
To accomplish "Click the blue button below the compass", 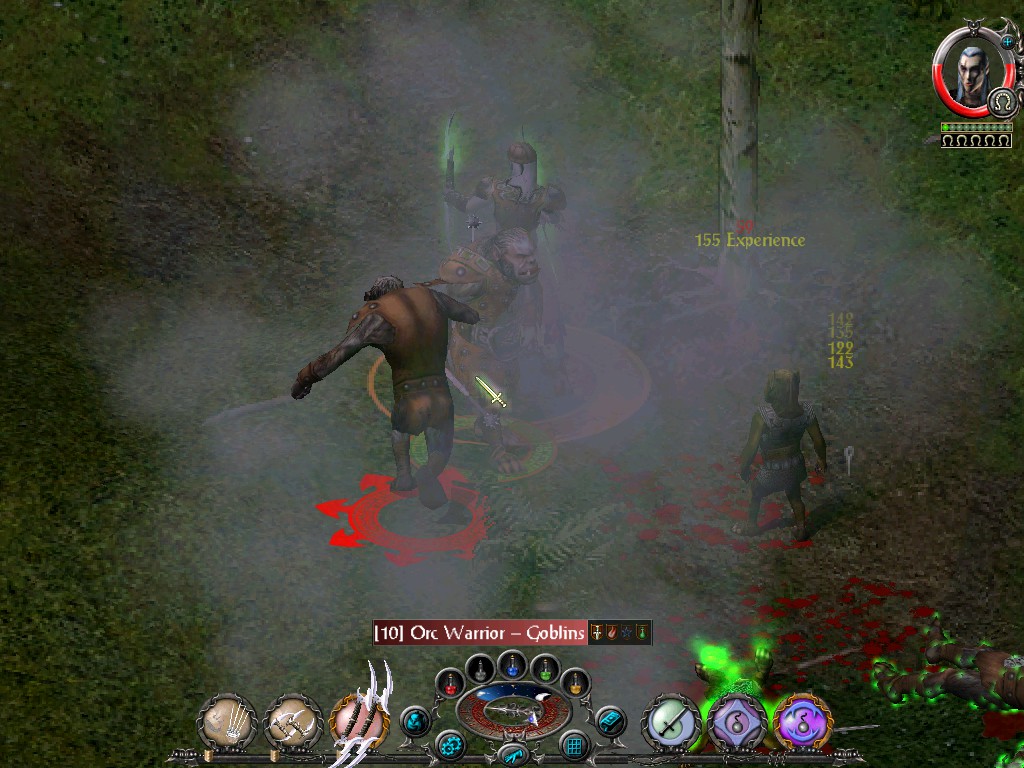I will 512,755.
